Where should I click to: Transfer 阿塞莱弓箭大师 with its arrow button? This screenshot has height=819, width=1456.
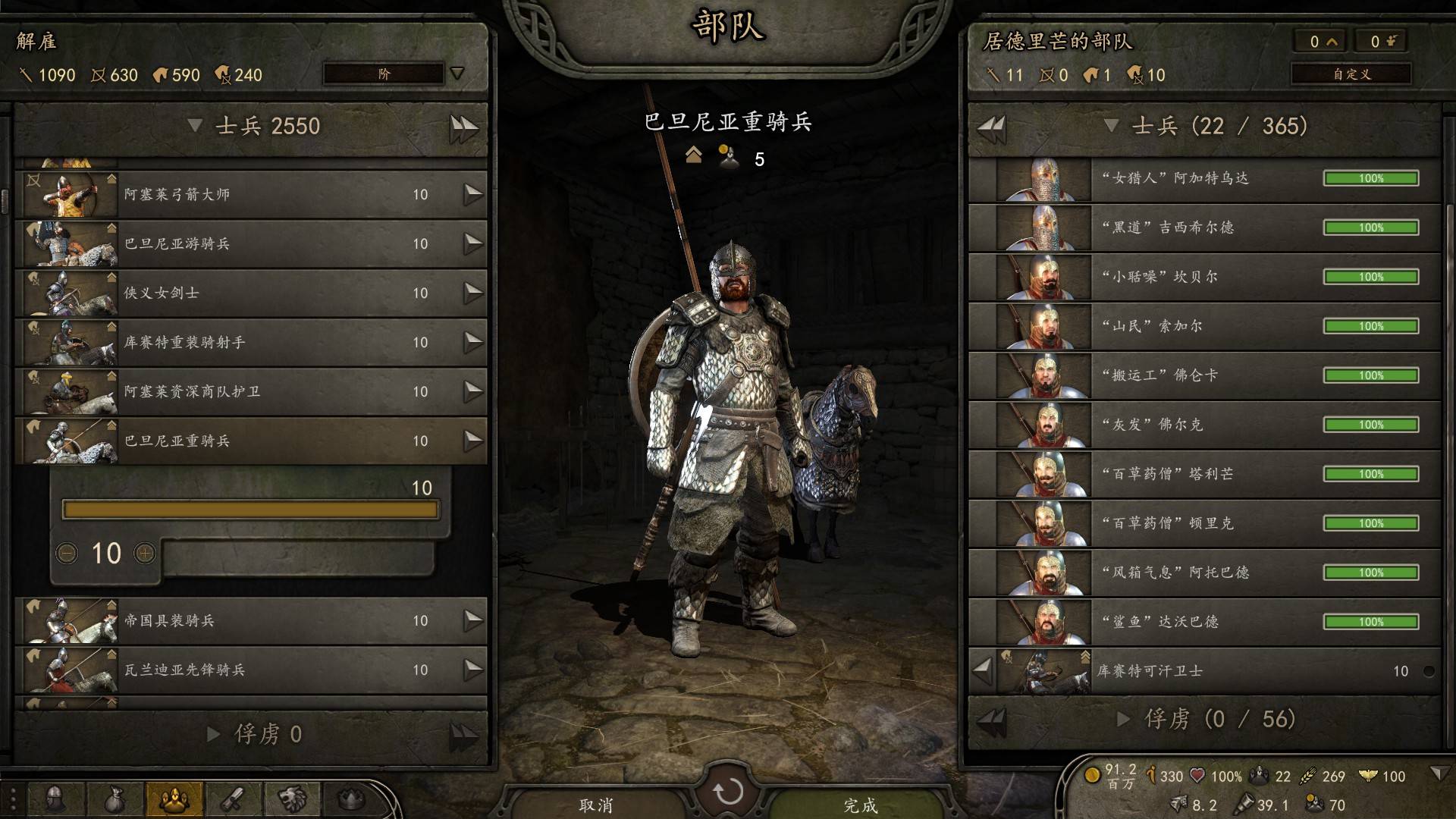473,195
